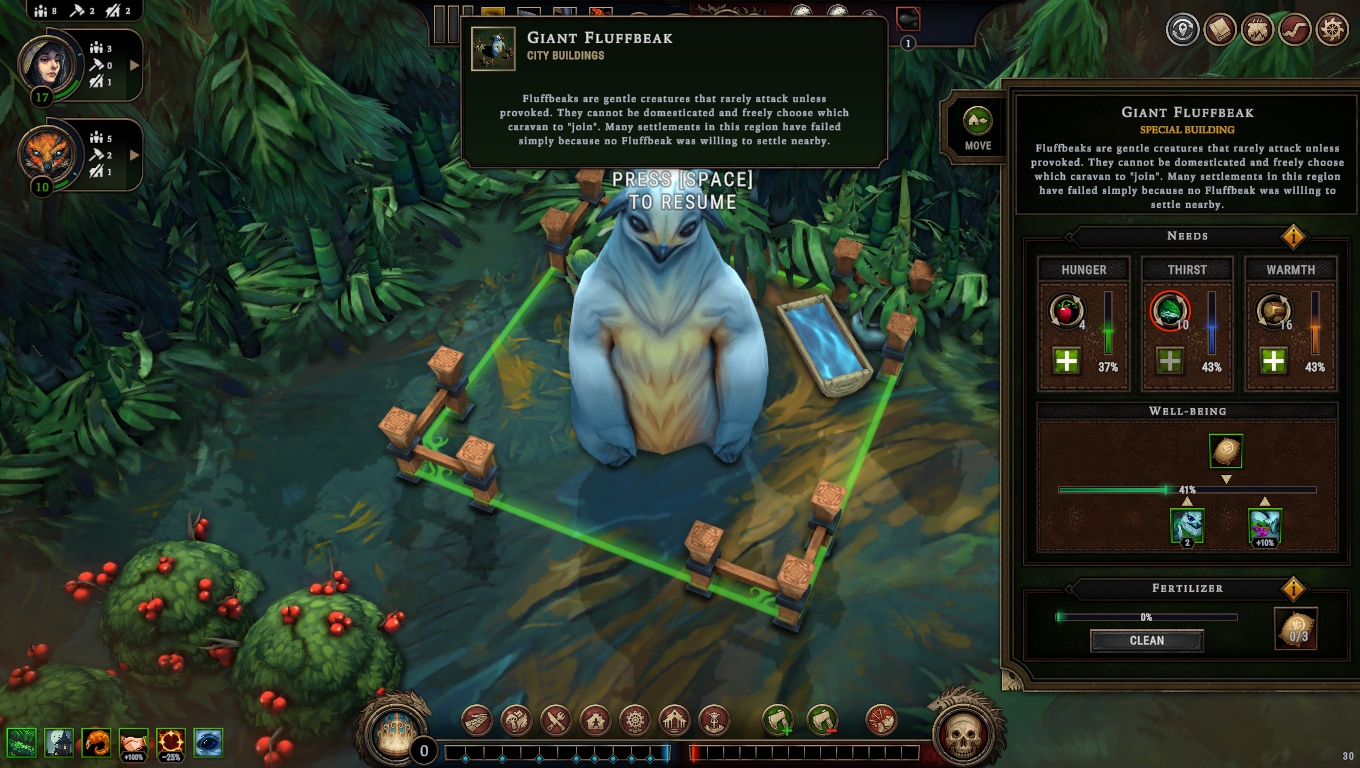Screen dimensions: 1360x768
Task: Open the recipe book icon
Action: (1220, 30)
